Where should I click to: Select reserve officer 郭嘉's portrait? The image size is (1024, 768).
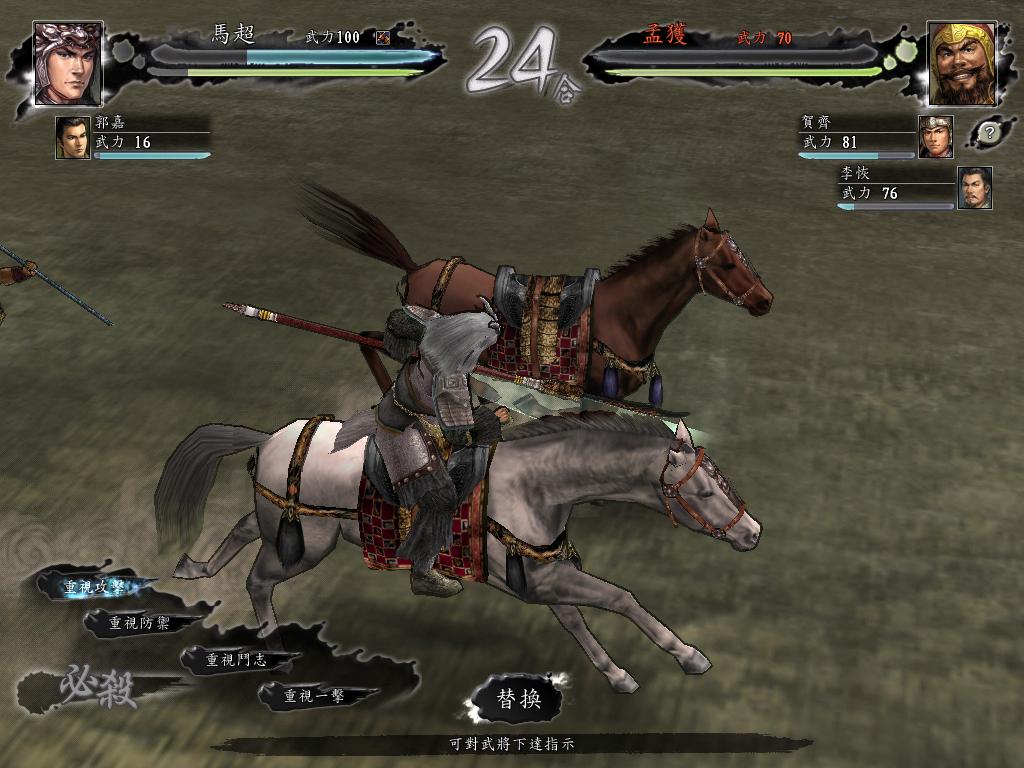click(x=73, y=138)
